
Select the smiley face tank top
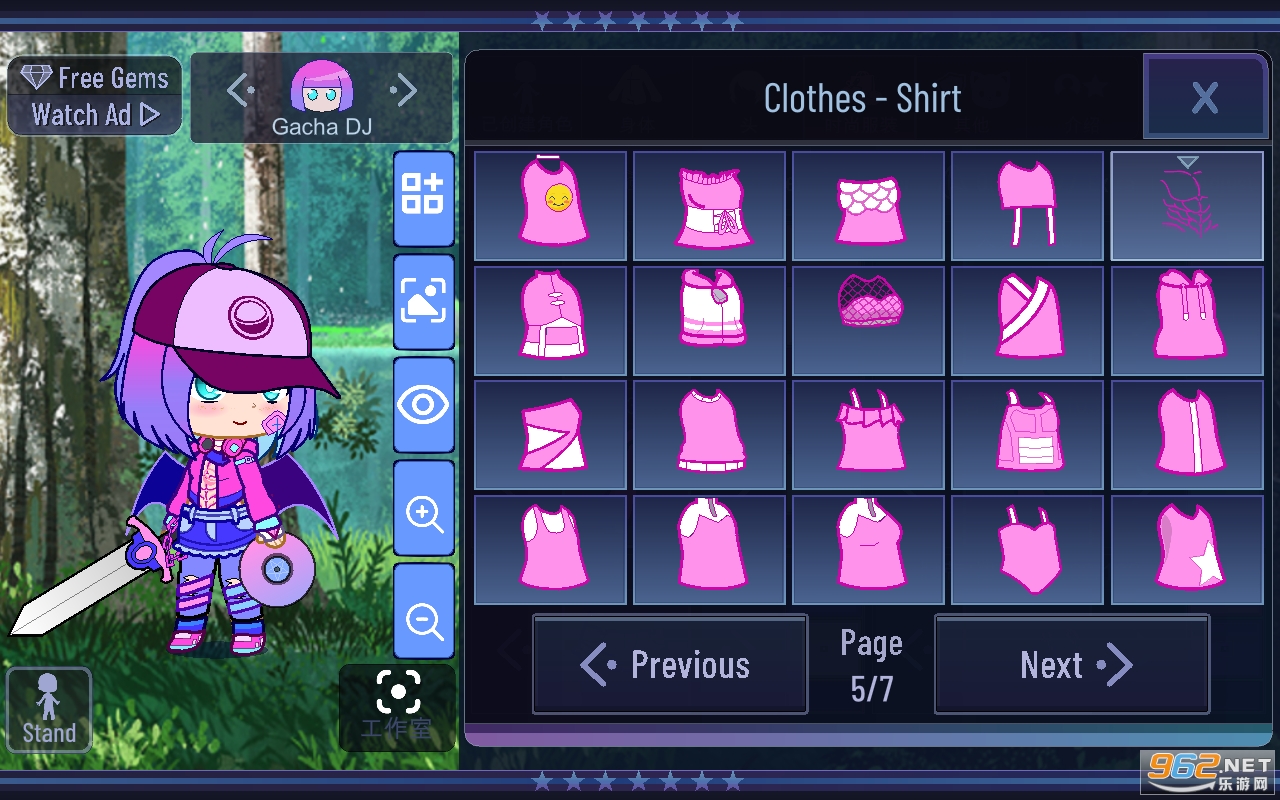[x=551, y=206]
